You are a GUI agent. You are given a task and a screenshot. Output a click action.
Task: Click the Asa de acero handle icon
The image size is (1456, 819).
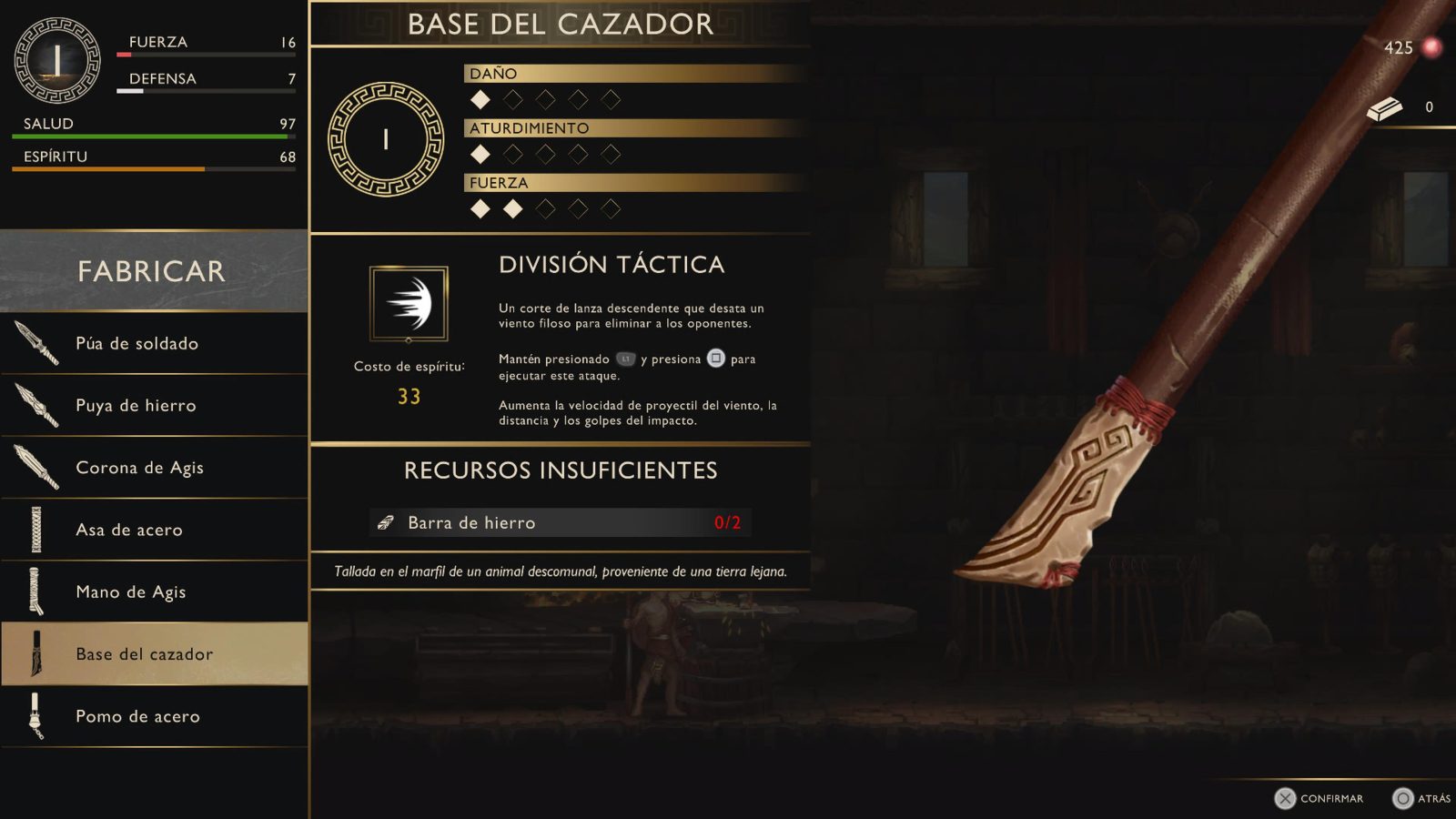point(38,530)
